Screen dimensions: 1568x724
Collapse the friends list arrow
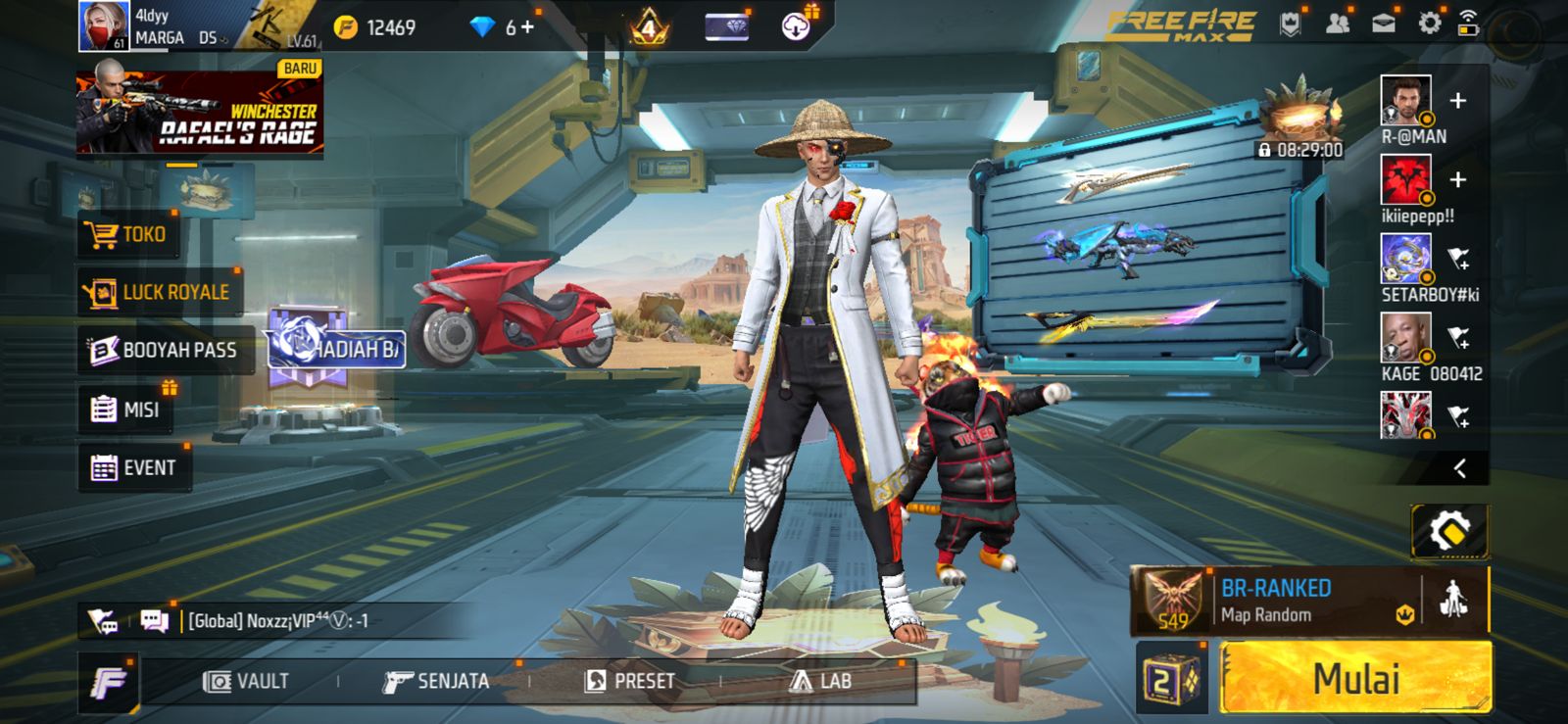1459,468
